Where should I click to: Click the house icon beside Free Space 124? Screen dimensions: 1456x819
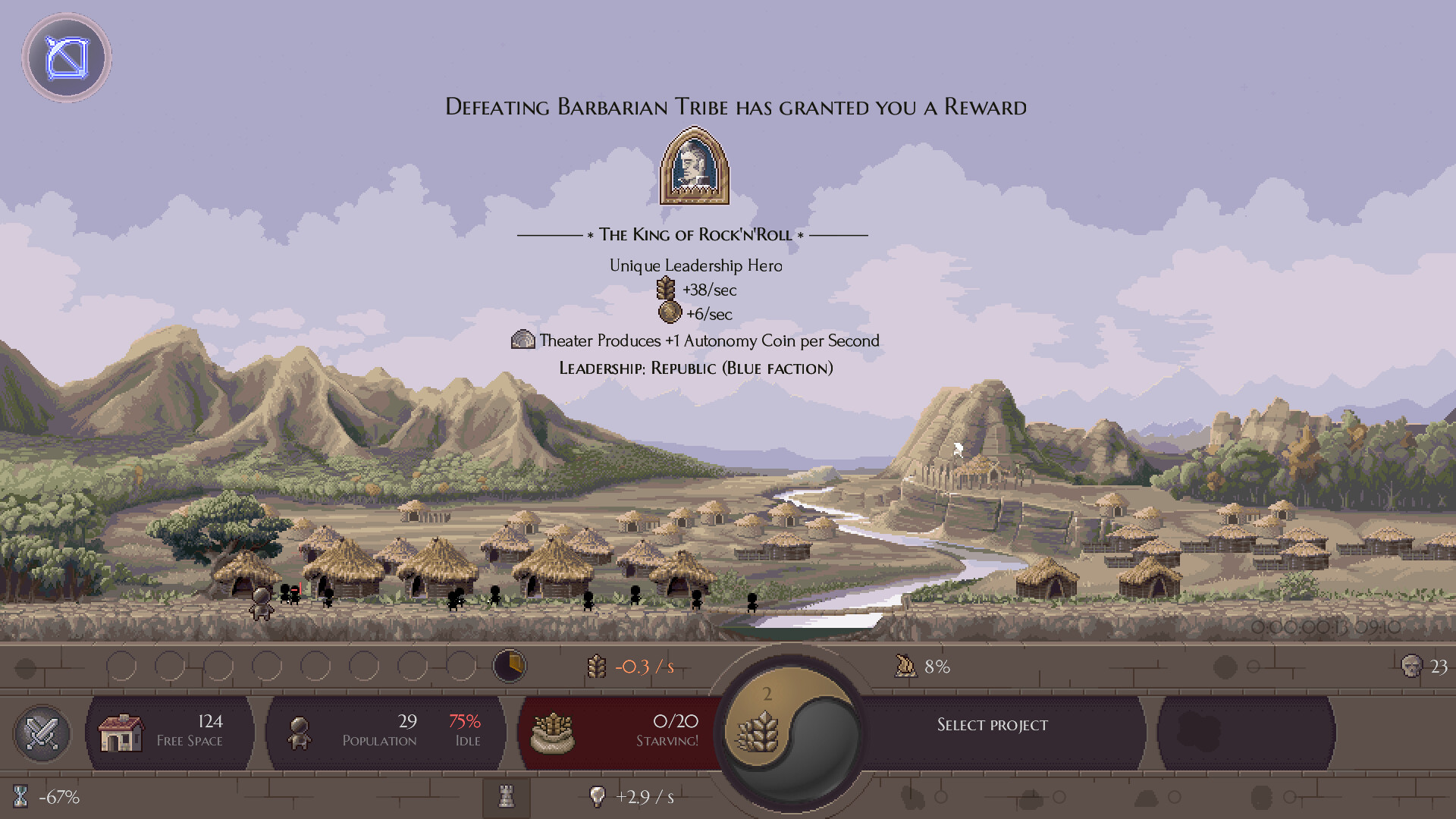point(121,732)
